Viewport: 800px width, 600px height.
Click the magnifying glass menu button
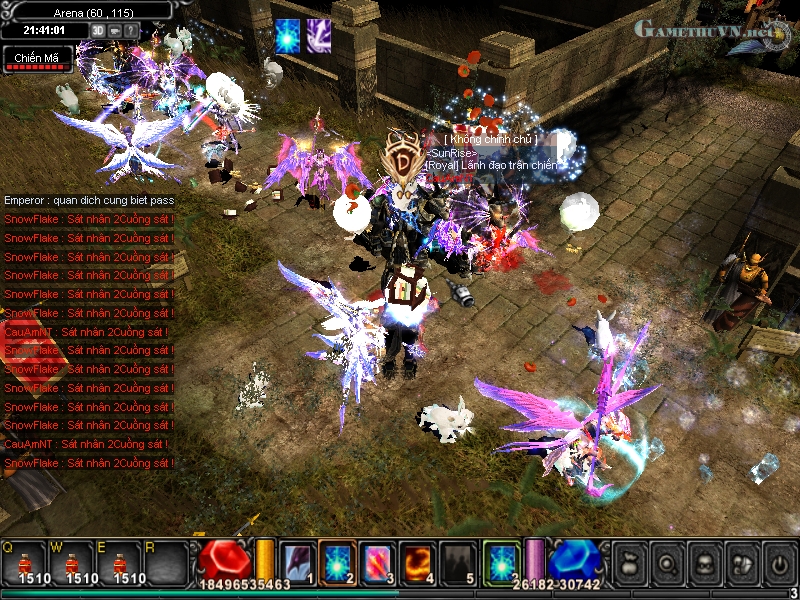668,563
